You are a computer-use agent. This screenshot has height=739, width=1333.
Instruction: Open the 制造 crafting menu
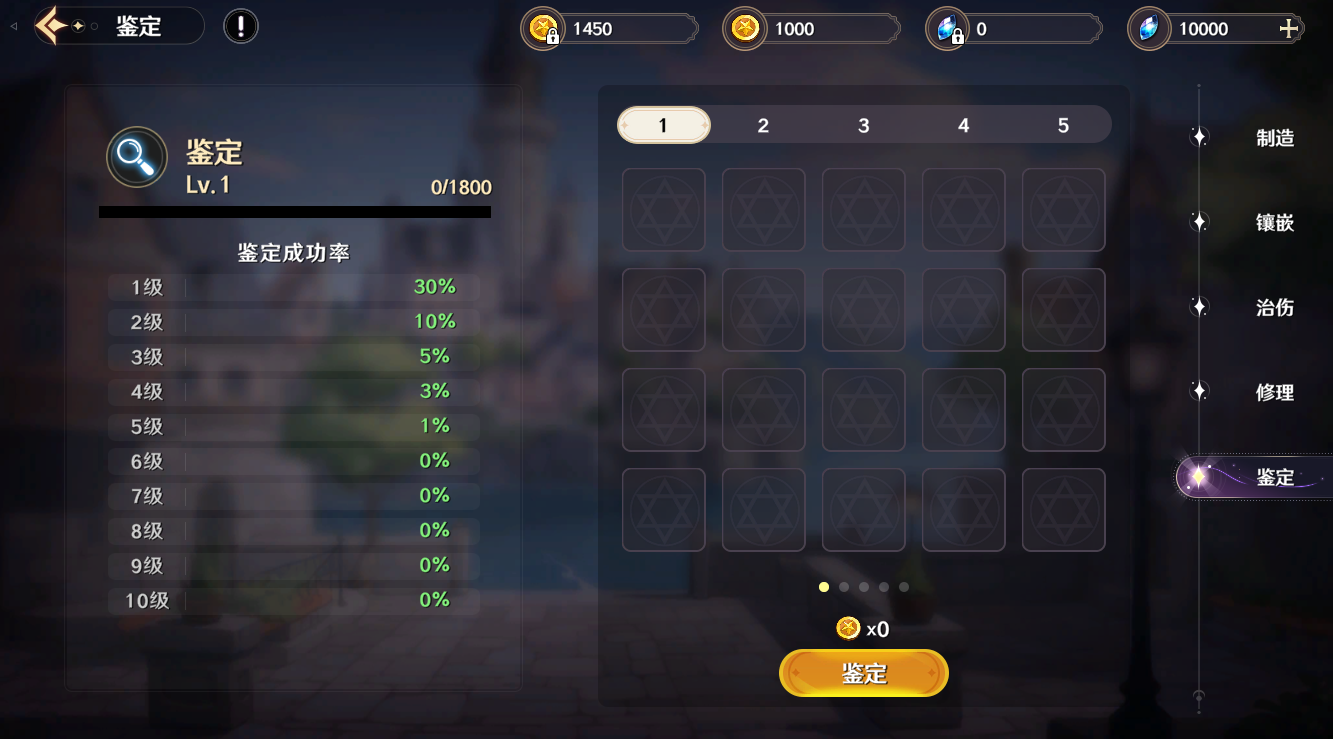tap(1274, 138)
